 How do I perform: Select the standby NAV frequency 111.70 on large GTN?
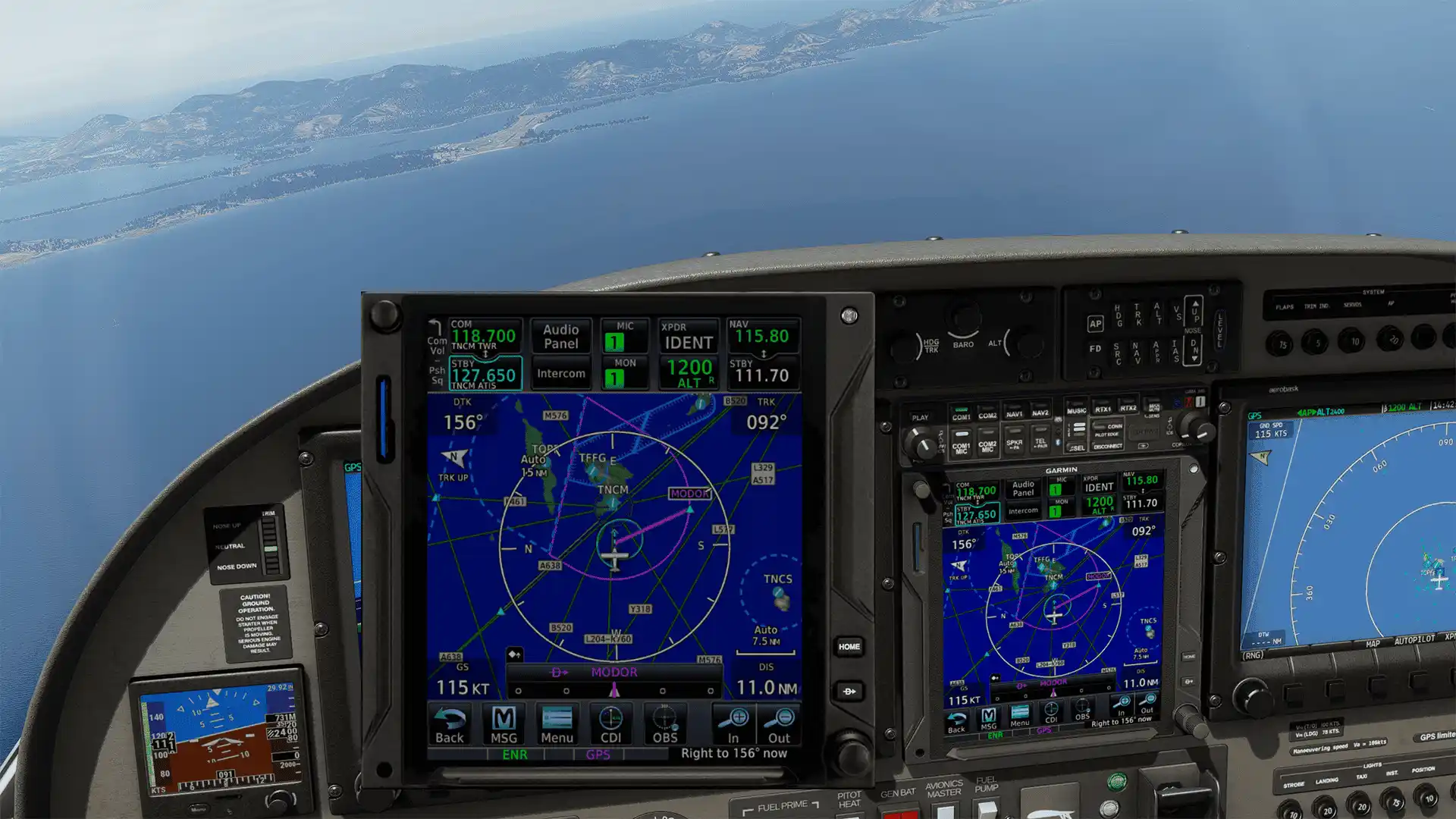pyautogui.click(x=762, y=373)
